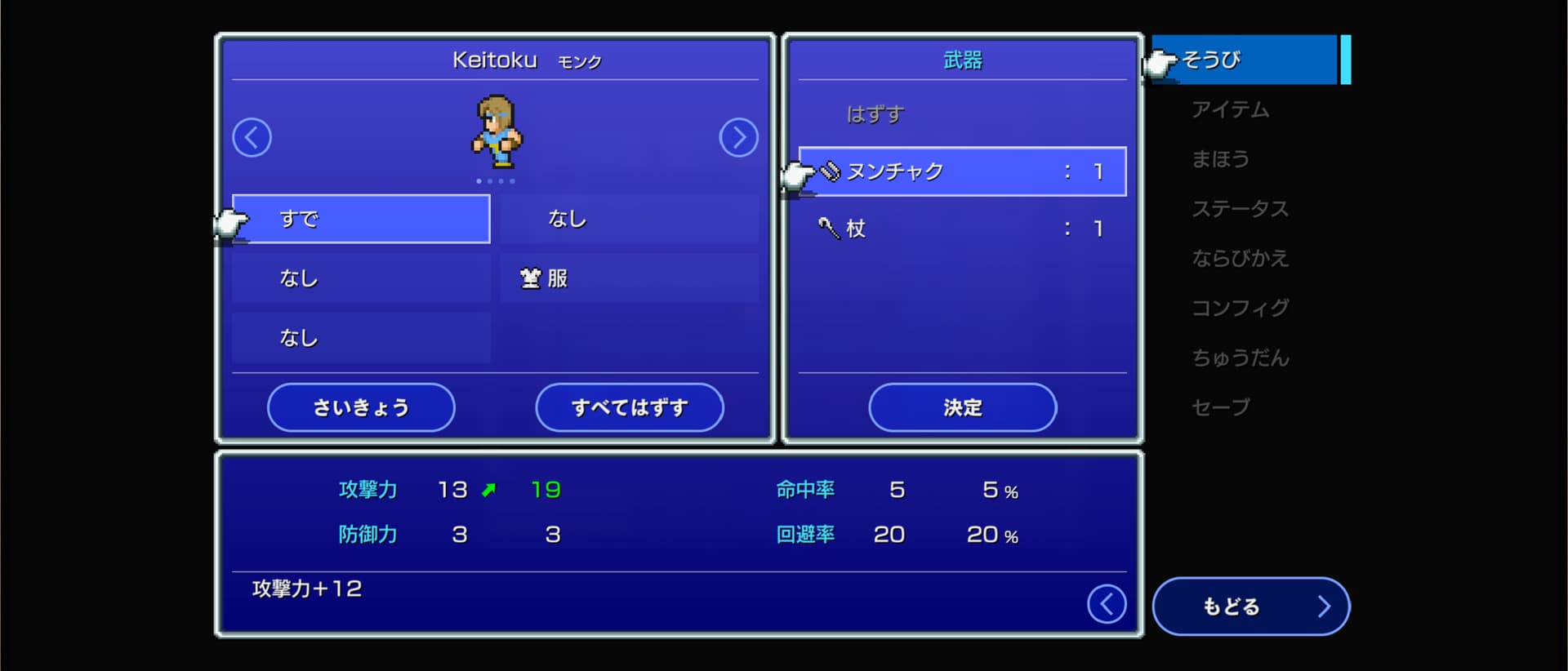Screen dimensions: 1568x671
Task: Select the すで hand slot
Action: pyautogui.click(x=361, y=219)
